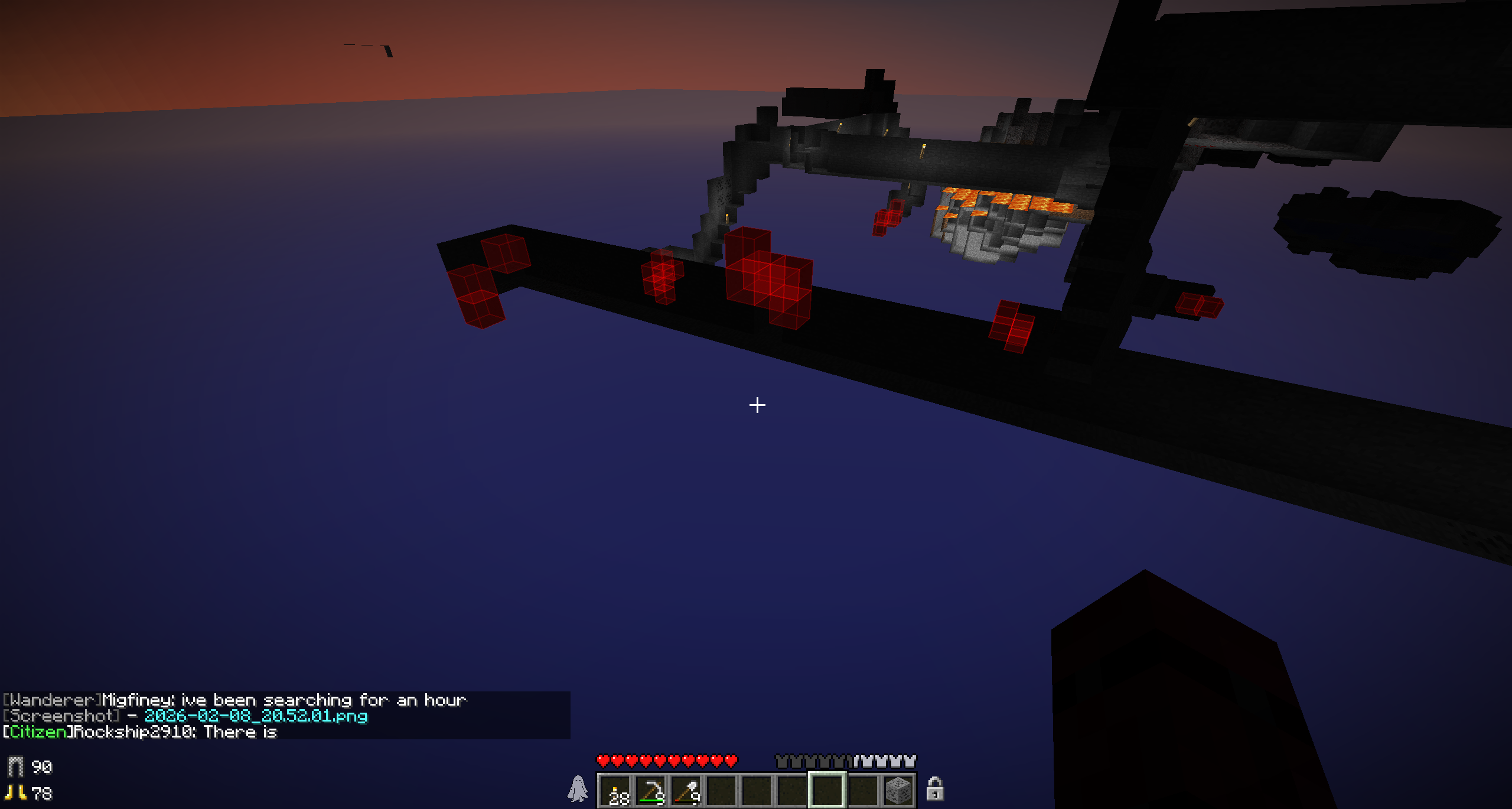Pick the stone block hotbar slot
This screenshot has height=809, width=1512.
coord(898,791)
